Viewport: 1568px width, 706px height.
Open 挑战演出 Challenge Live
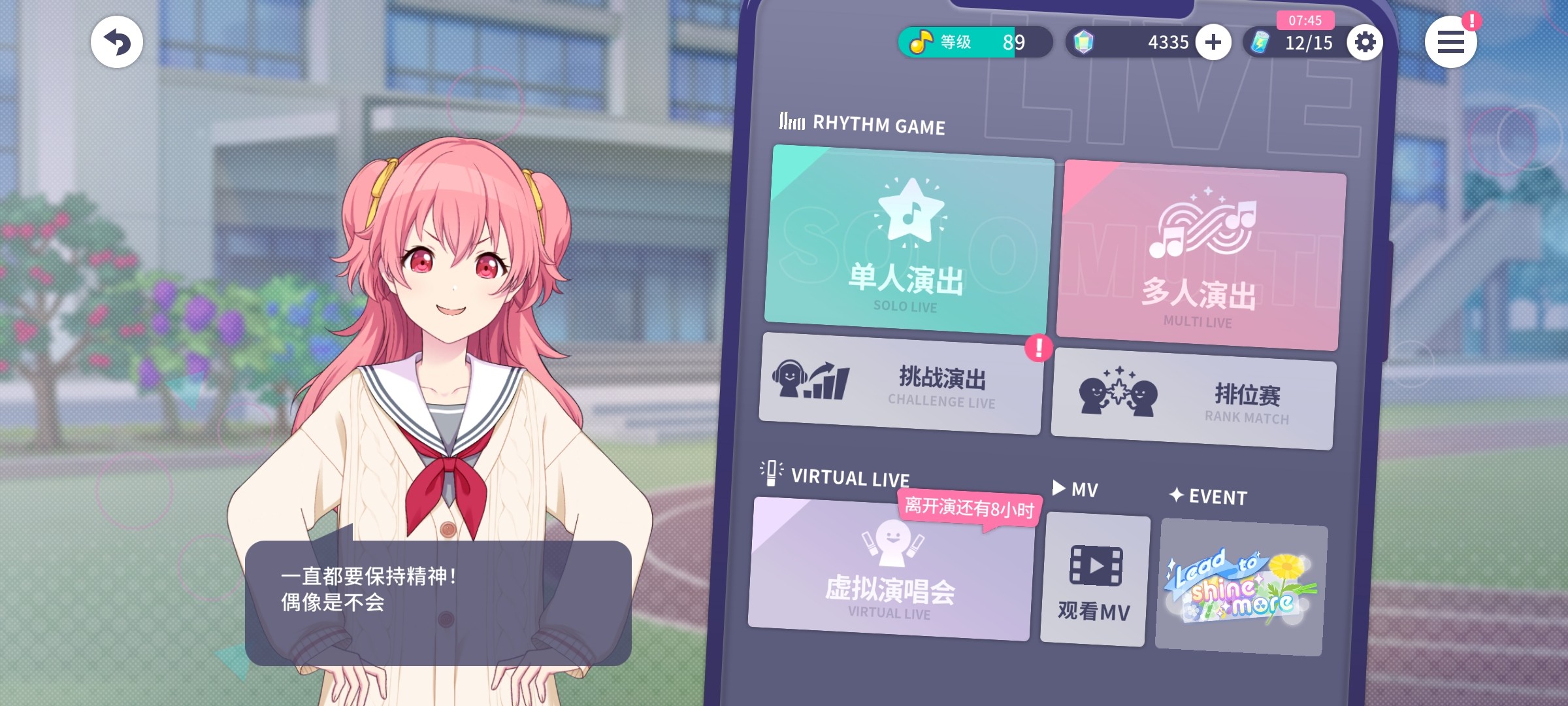(902, 384)
